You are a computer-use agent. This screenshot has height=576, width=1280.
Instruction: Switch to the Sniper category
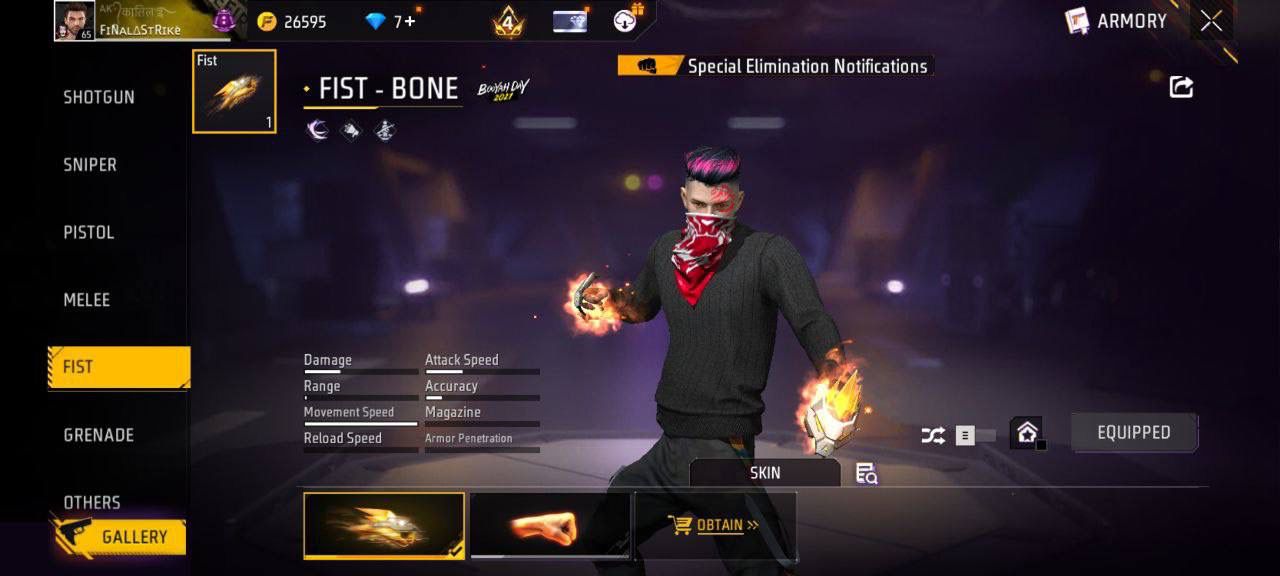pos(90,165)
